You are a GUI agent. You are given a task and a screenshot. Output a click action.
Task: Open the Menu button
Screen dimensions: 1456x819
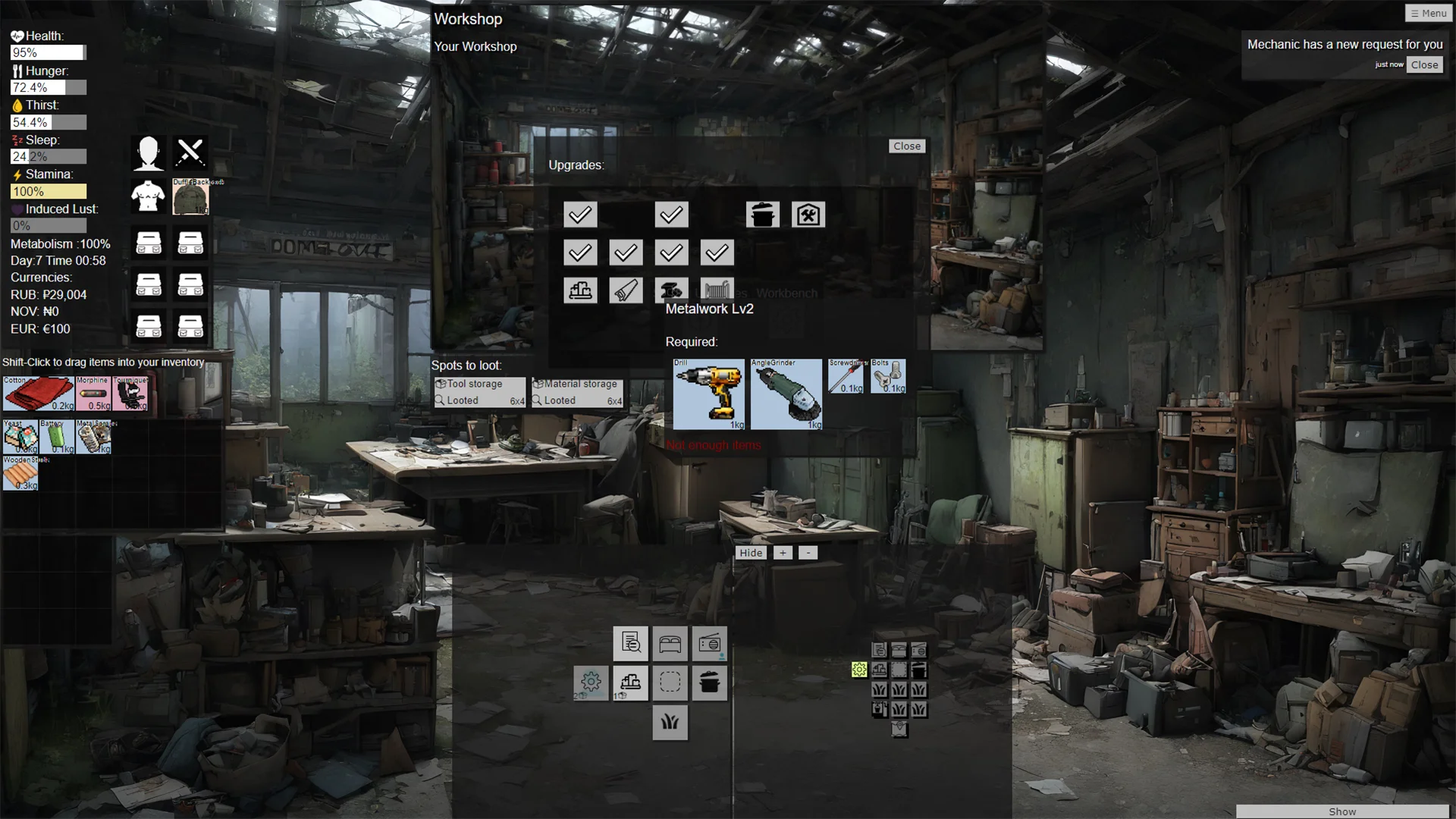point(1429,13)
